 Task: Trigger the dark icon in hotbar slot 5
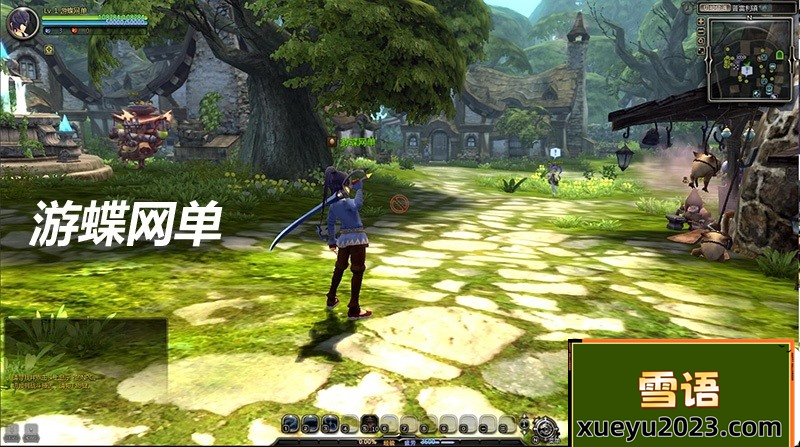point(370,423)
